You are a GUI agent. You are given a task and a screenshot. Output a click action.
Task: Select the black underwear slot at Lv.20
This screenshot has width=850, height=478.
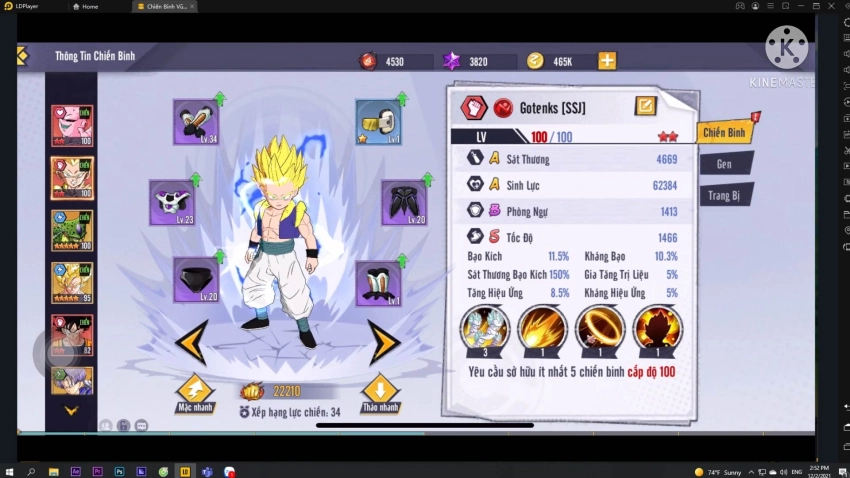(196, 281)
